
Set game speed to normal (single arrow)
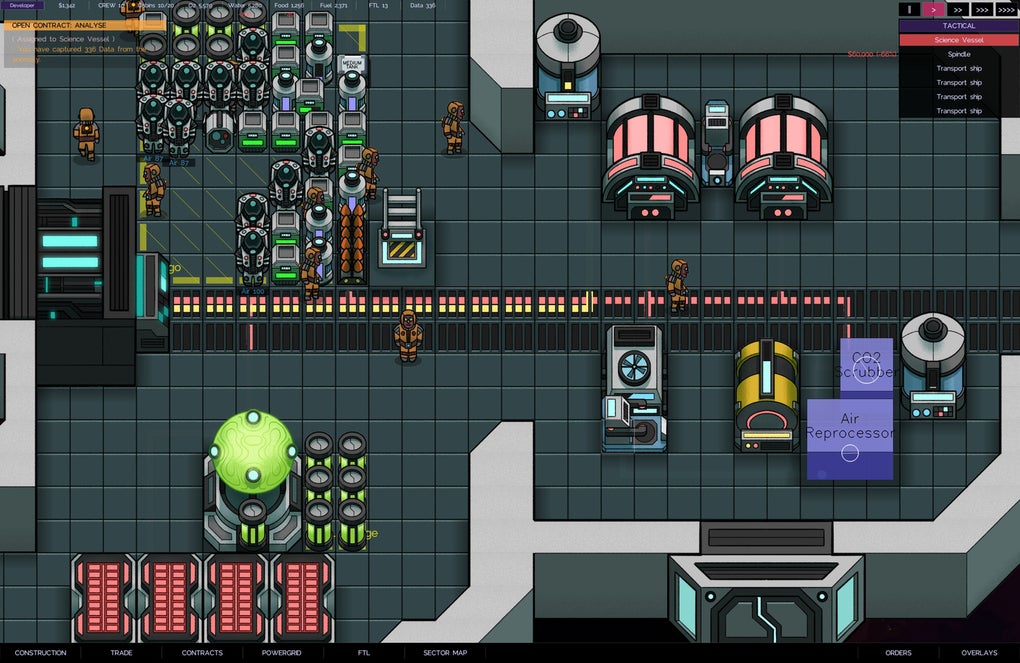coord(933,9)
